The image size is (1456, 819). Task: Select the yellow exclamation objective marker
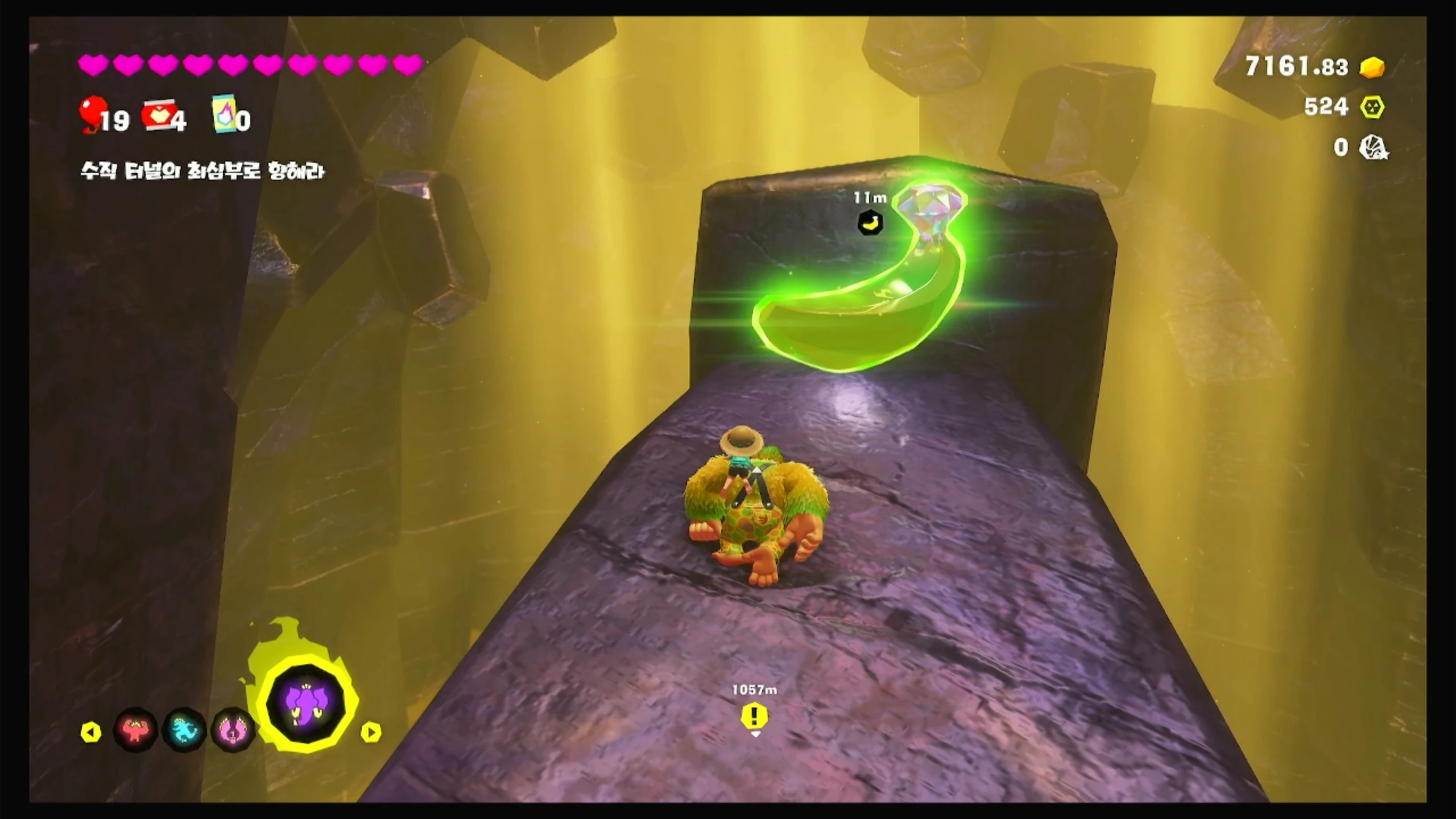[754, 717]
